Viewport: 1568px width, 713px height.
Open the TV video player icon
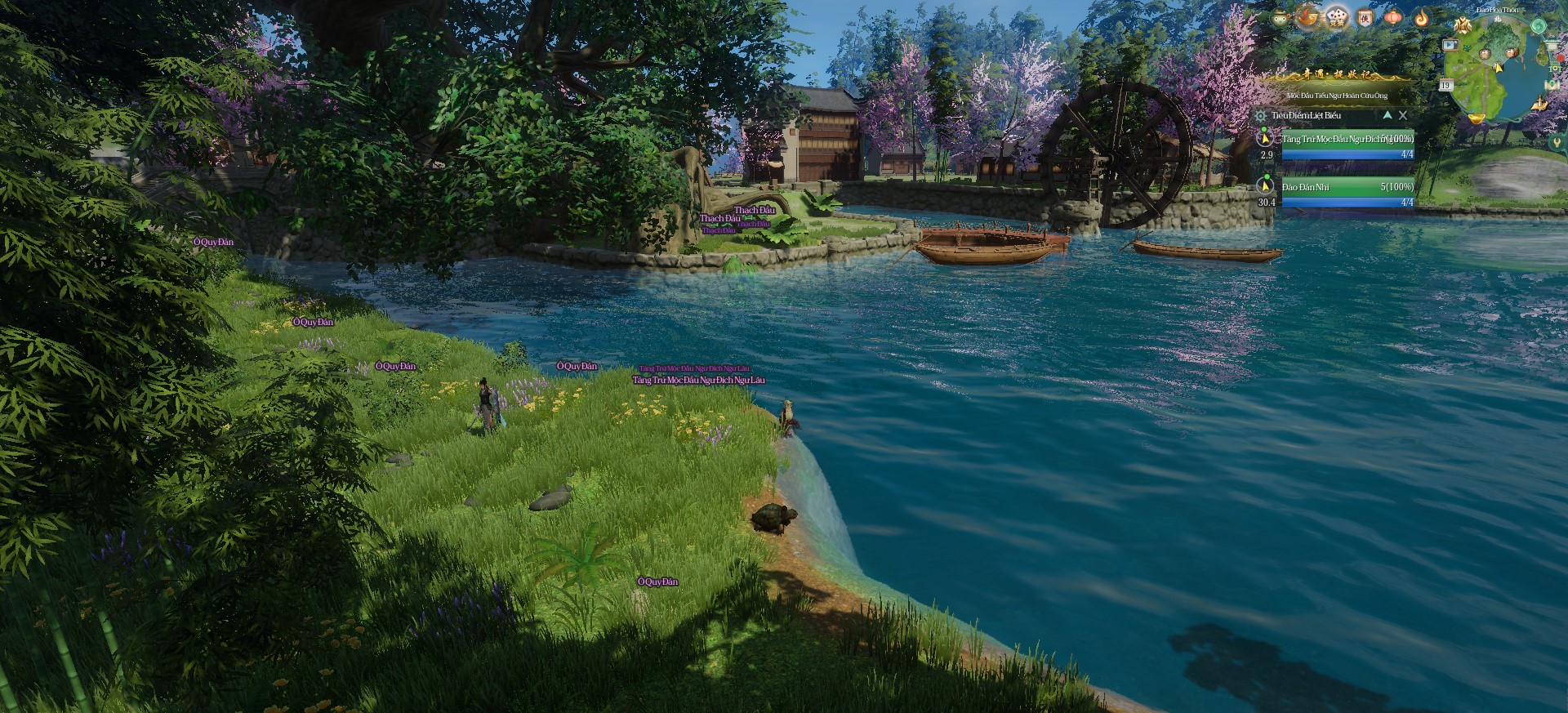pyautogui.click(x=1451, y=45)
